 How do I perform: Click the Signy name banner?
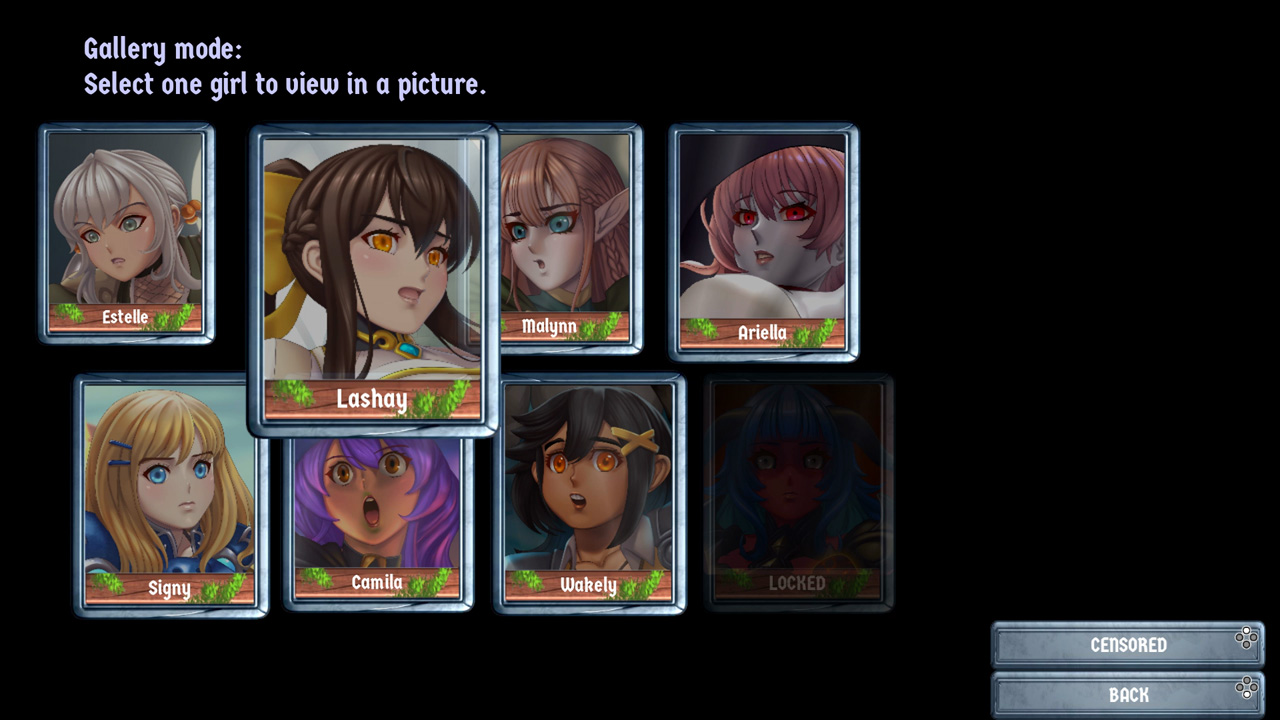coord(171,589)
